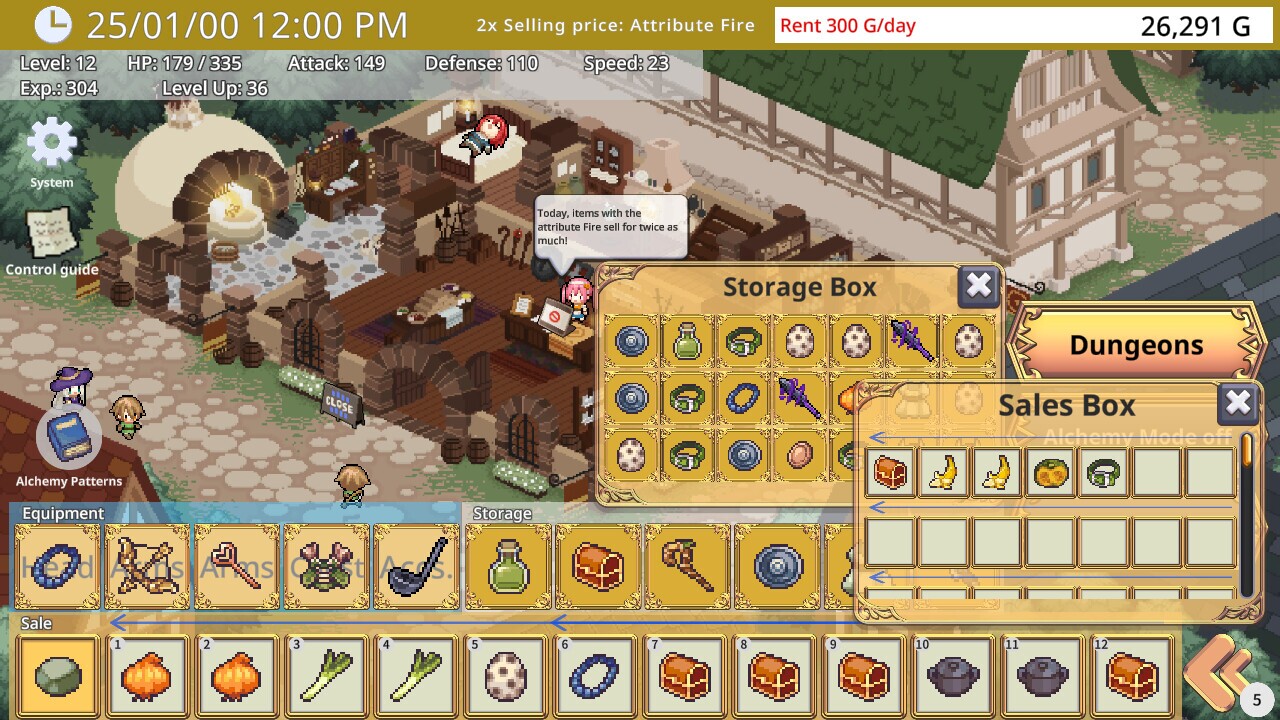Select the green potion in Storage bar
This screenshot has width=1280, height=720.
508,567
